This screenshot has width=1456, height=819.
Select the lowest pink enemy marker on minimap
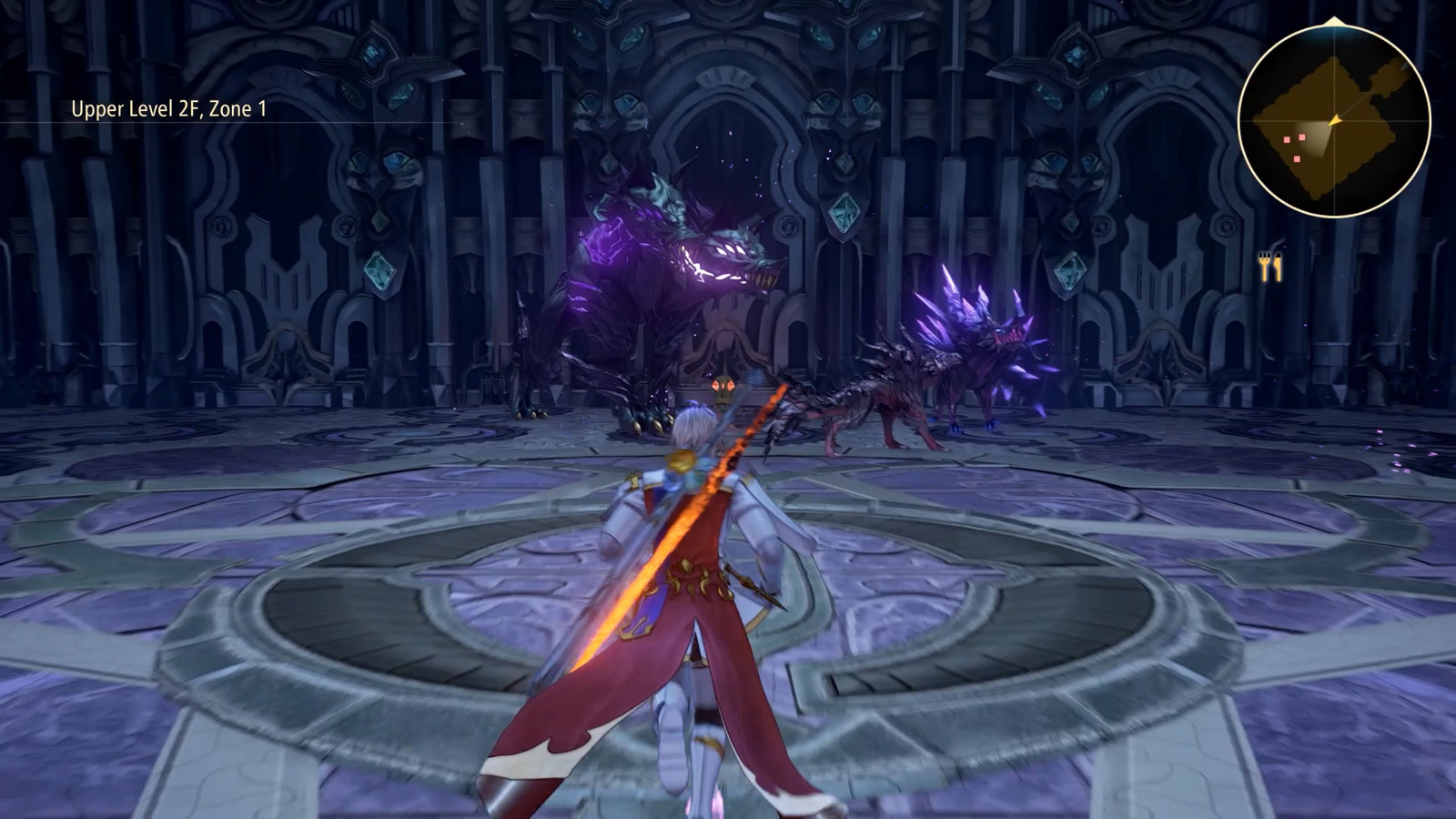[1297, 158]
